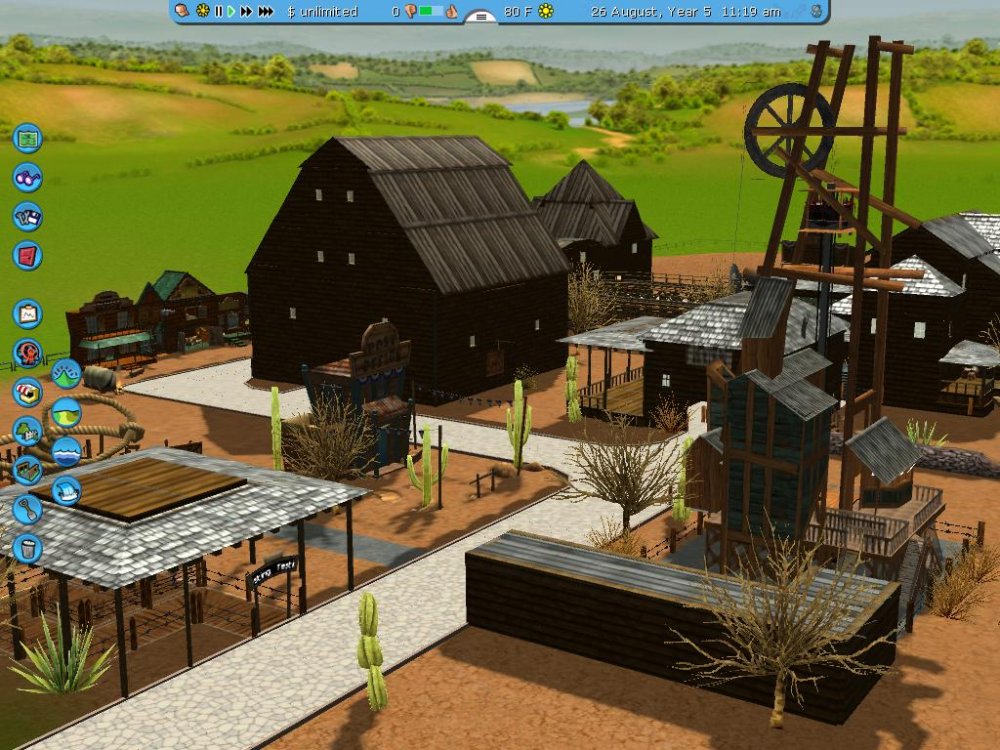Open the park management clipboard

click(27, 314)
